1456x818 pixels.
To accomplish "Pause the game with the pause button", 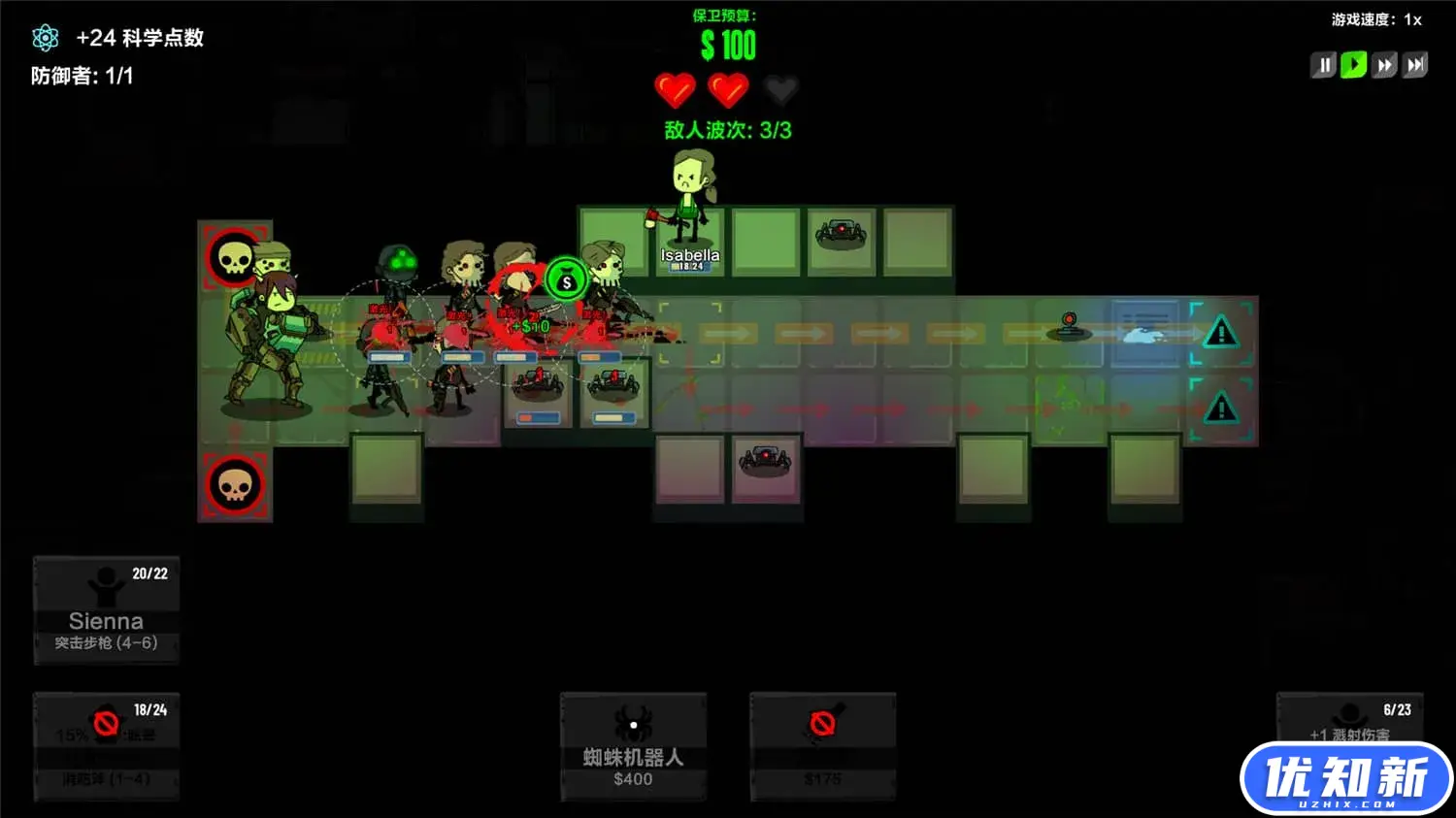I will (1323, 65).
